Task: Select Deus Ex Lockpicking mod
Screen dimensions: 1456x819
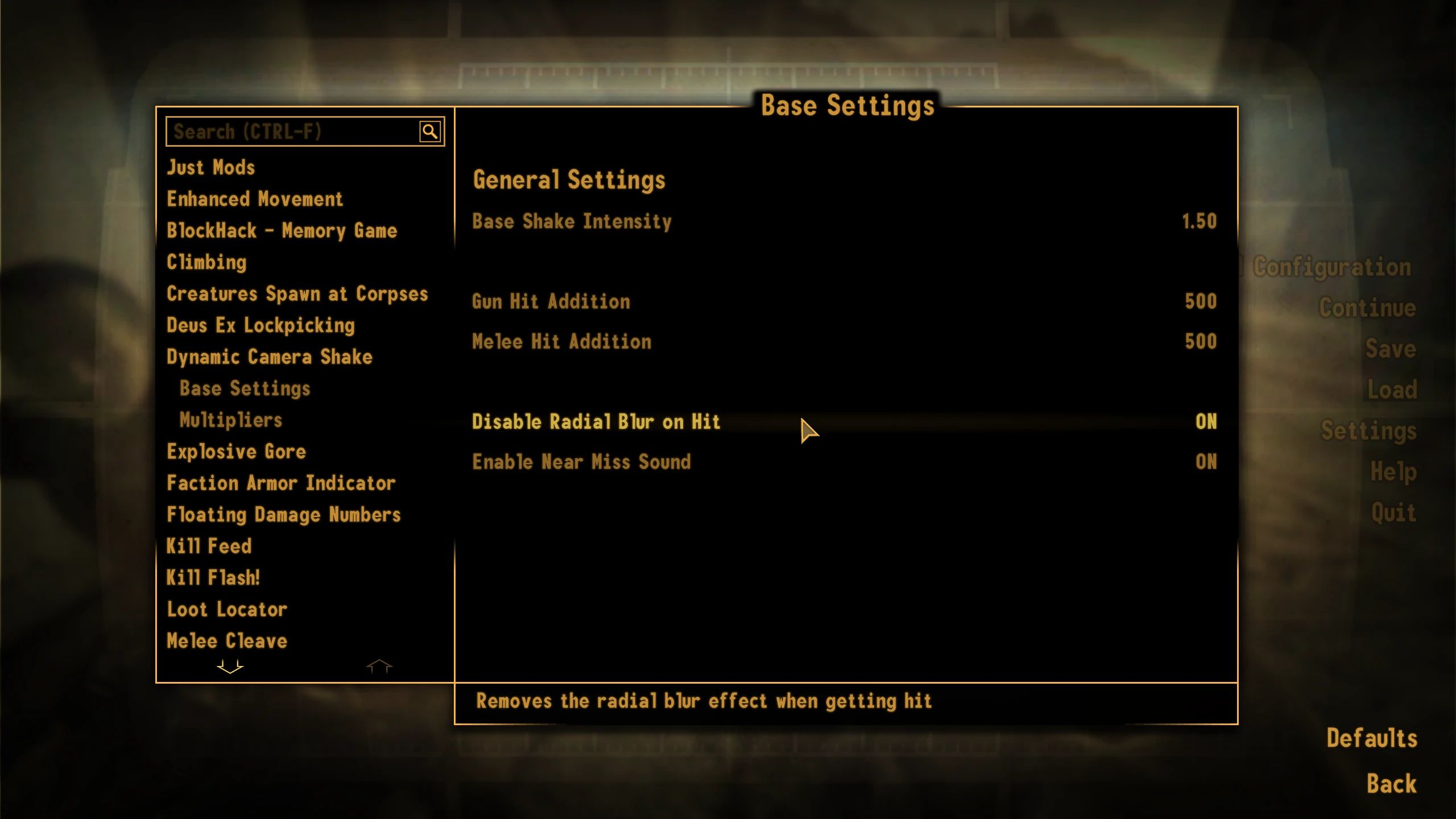Action: pyautogui.click(x=260, y=325)
